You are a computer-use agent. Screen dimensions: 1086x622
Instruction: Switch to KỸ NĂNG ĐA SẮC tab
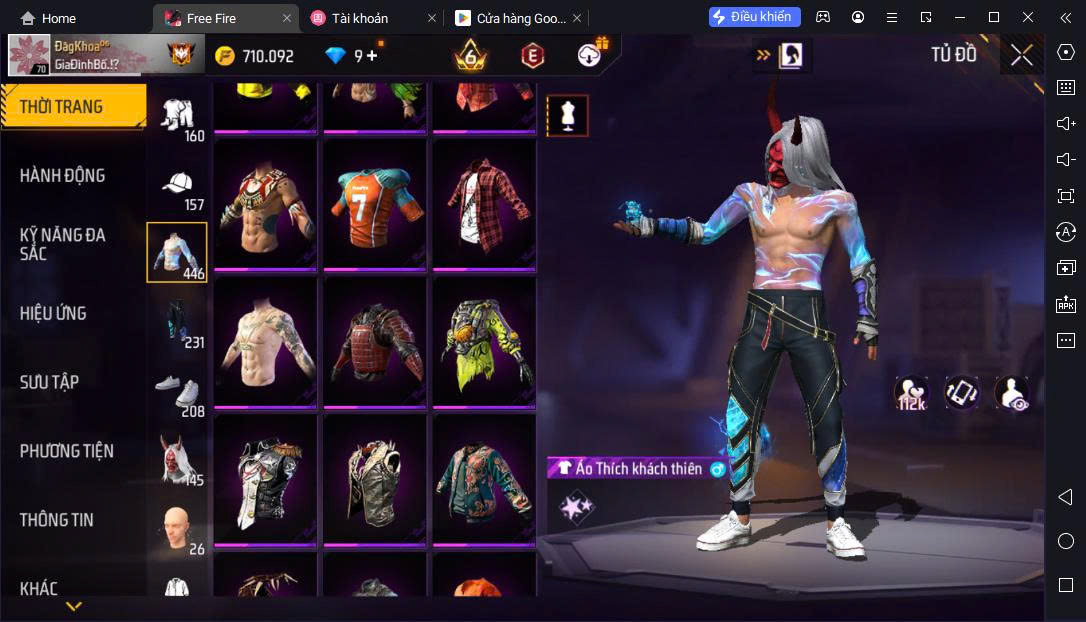pyautogui.click(x=62, y=244)
